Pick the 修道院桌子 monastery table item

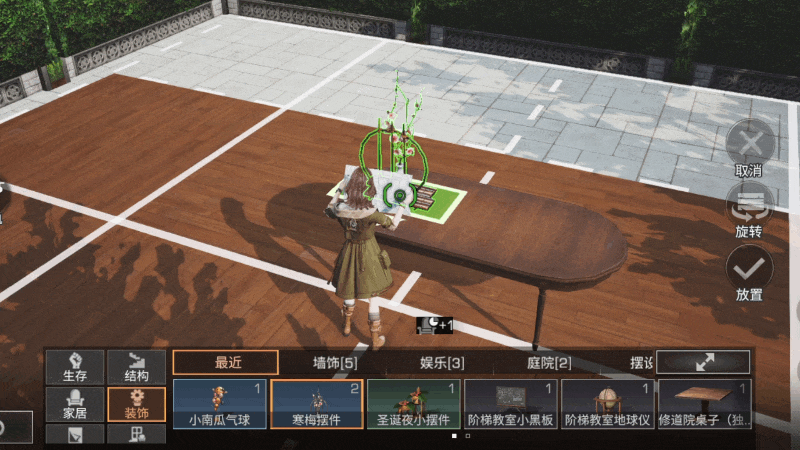tap(704, 404)
